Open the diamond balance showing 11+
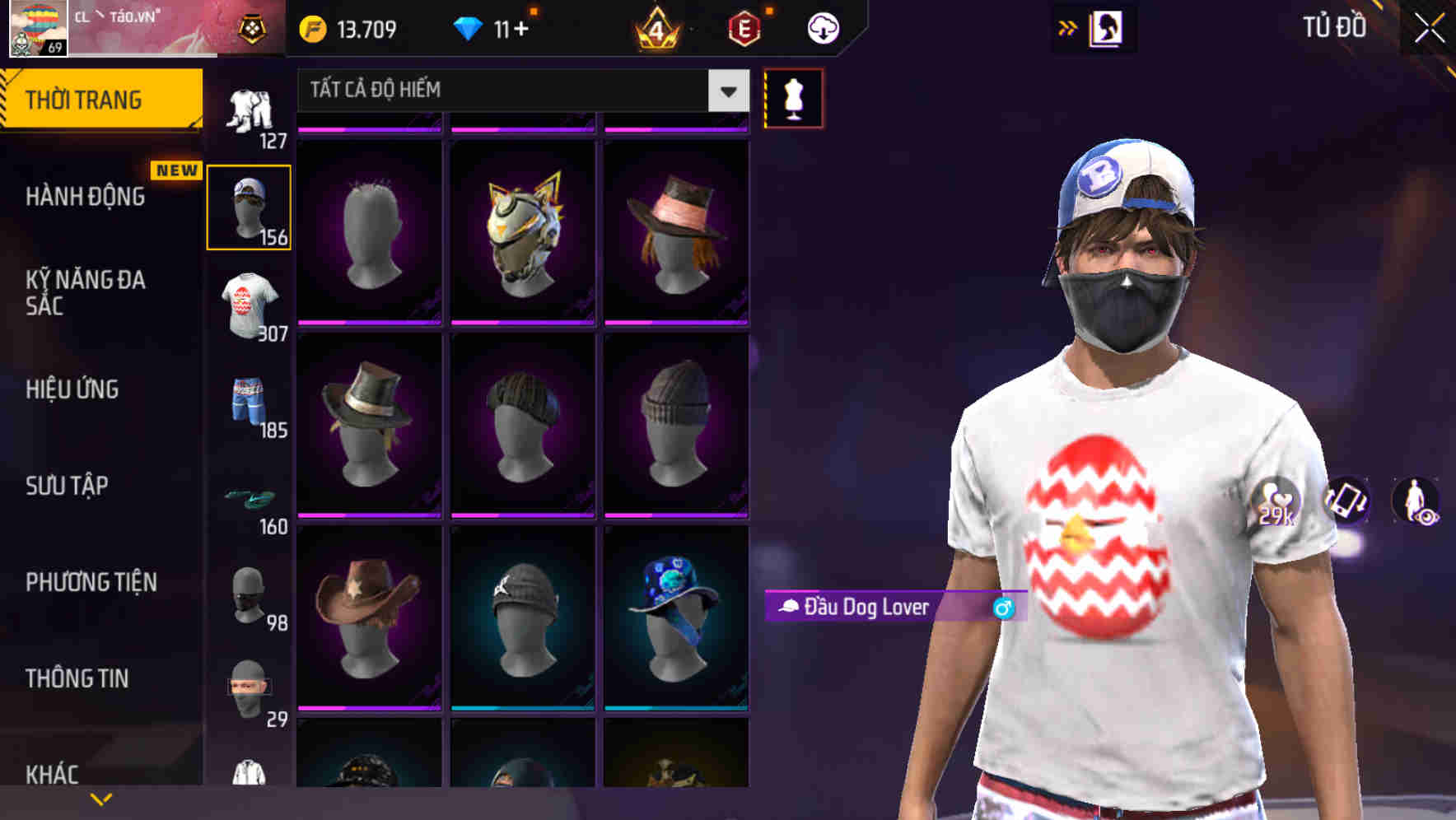 [494, 27]
